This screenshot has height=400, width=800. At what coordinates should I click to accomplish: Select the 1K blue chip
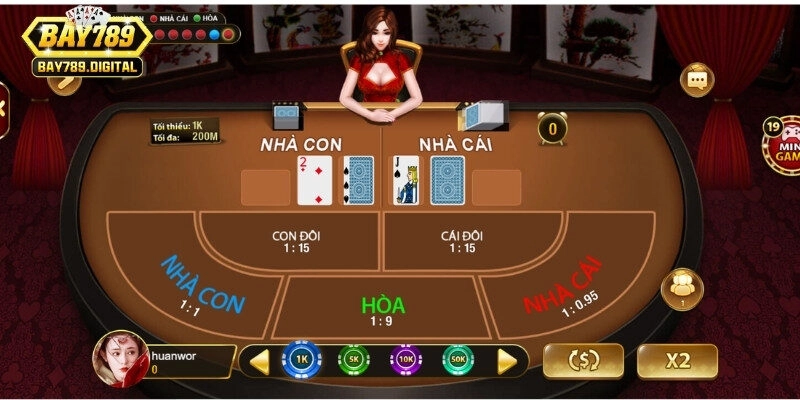point(301,359)
